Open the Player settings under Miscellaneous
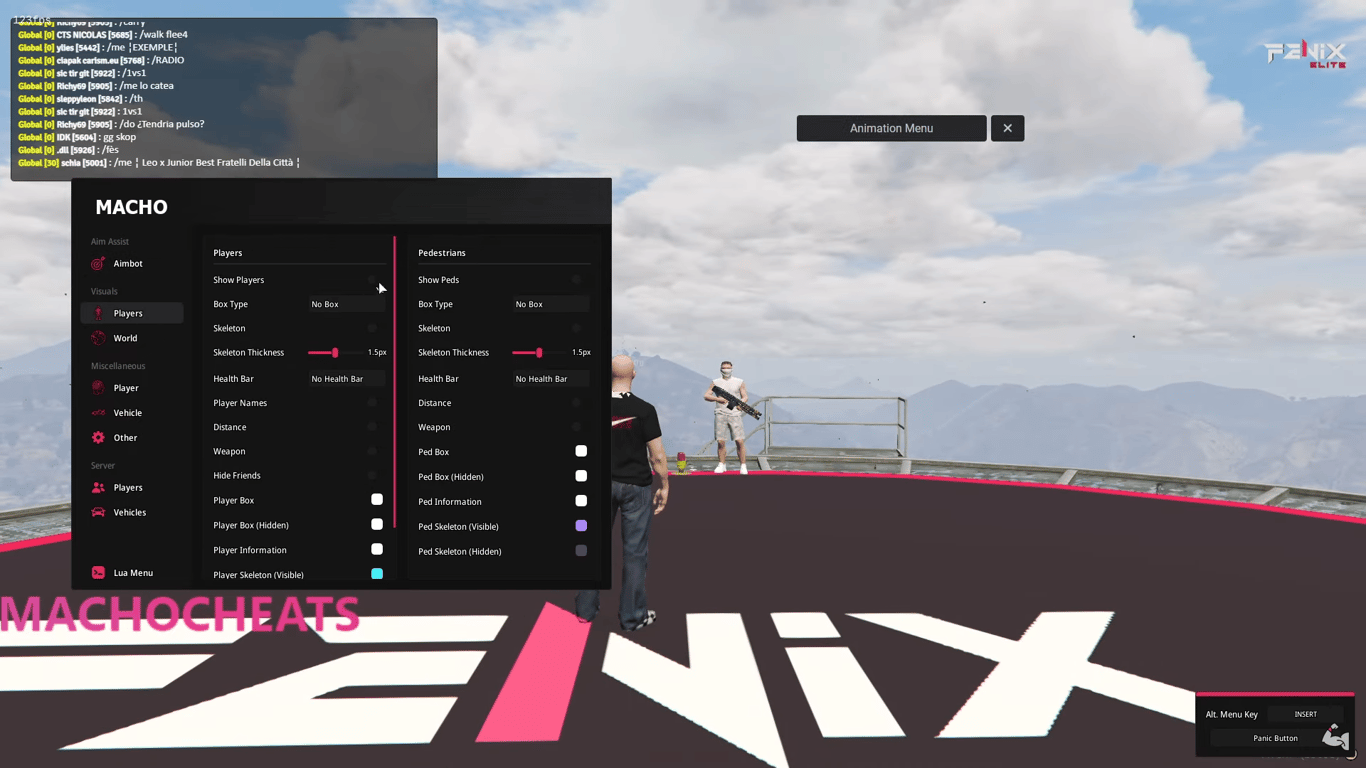 98,387
